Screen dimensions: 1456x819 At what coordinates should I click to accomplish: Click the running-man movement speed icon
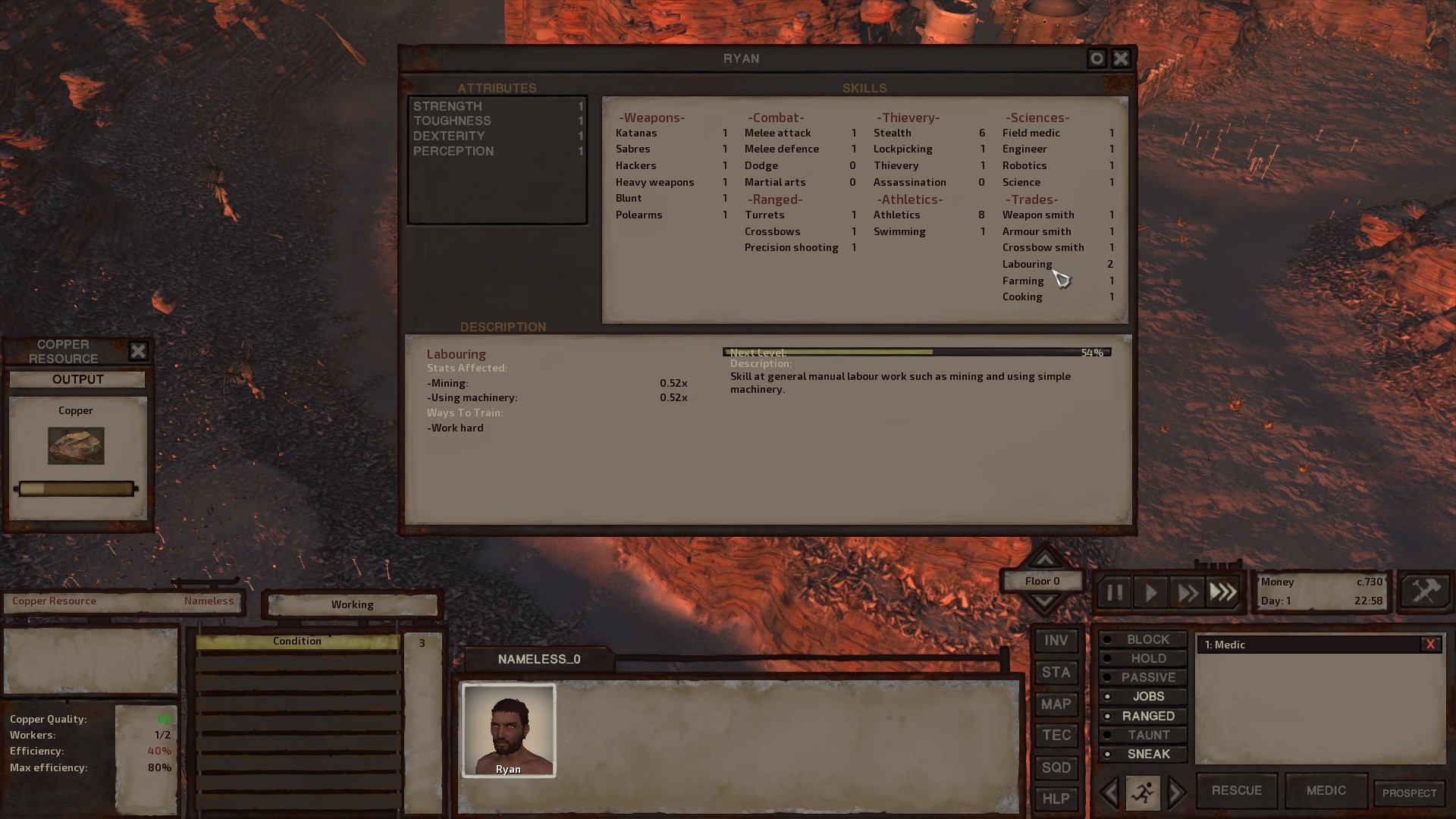coord(1141,792)
